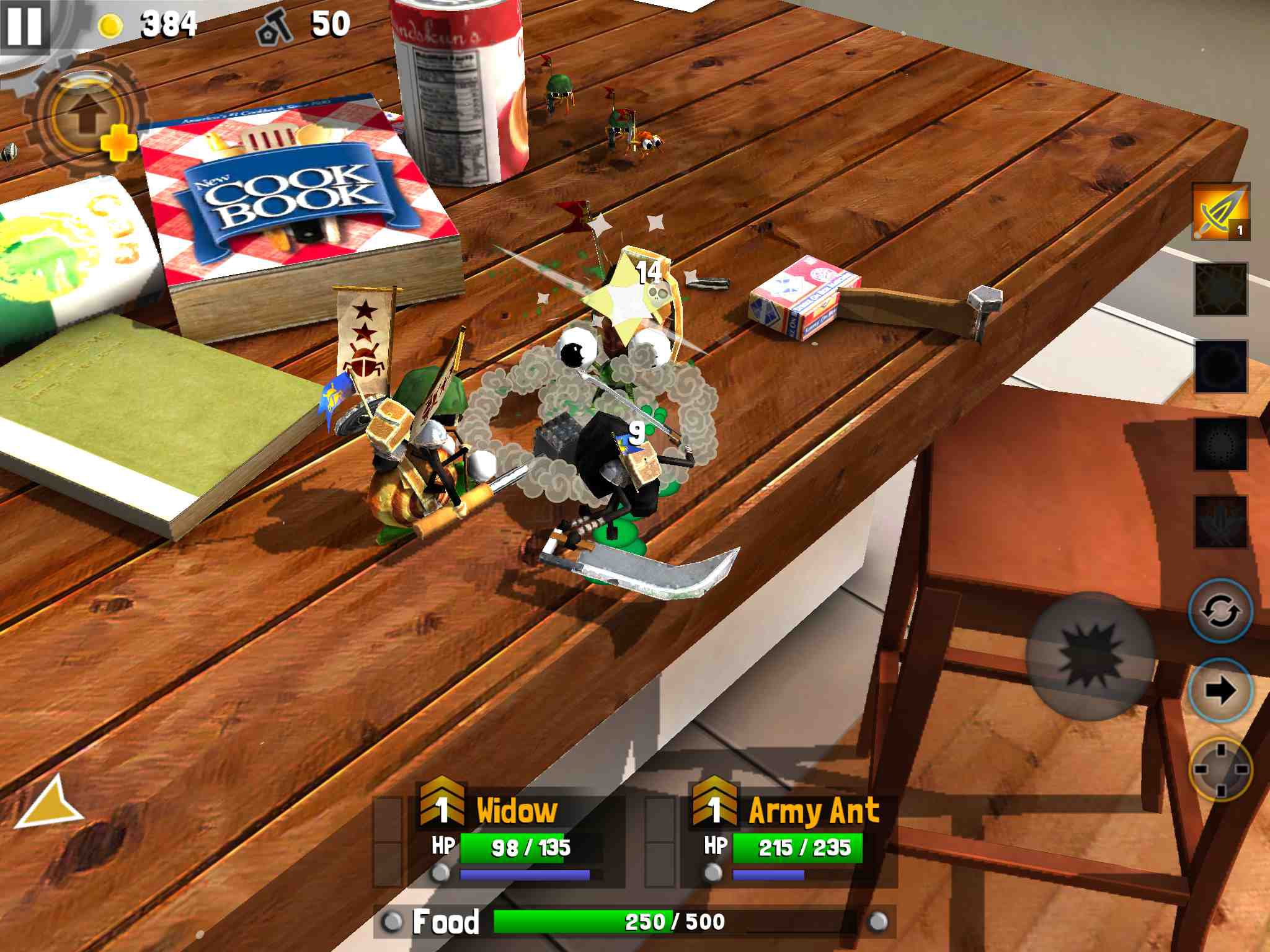The image size is (1270, 952).
Task: Activate the crosshair target button
Action: coord(1220,769)
